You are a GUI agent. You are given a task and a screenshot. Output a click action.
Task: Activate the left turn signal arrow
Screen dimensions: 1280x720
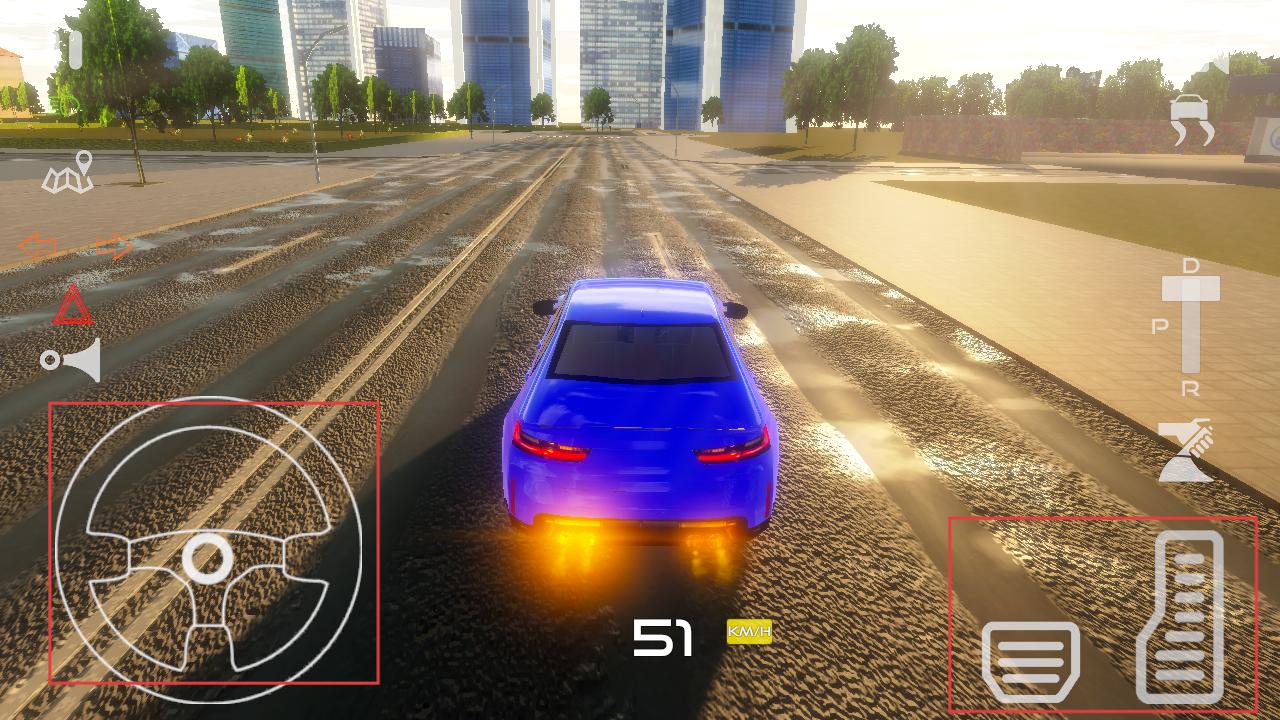[x=37, y=246]
